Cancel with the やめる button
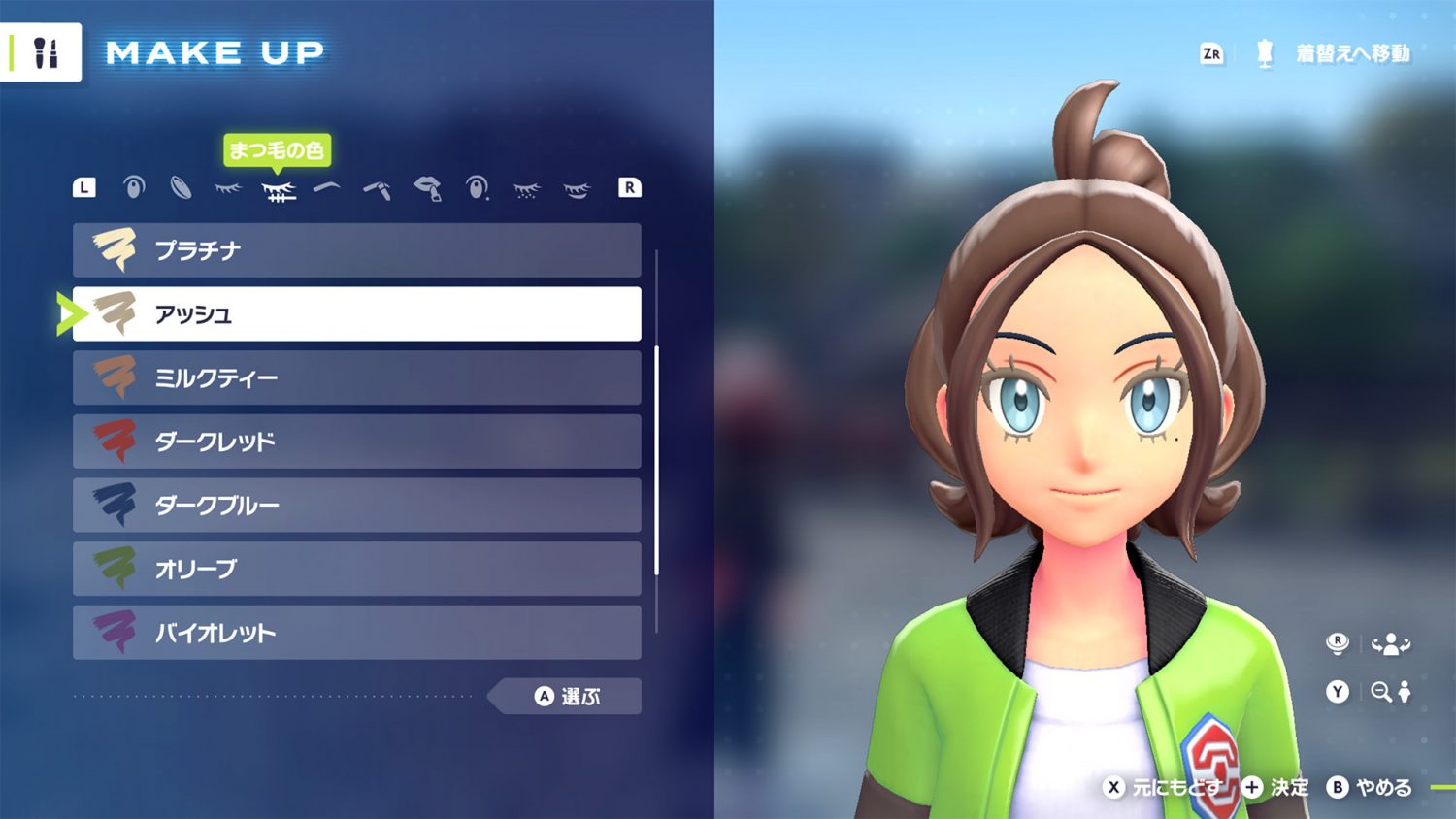 click(1371, 787)
